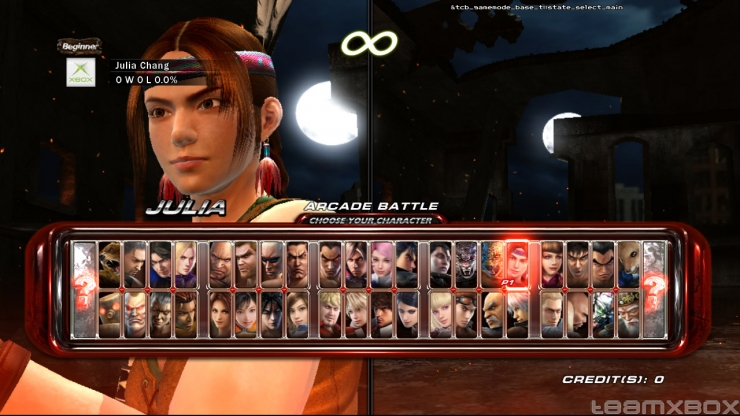Confirm highlighted Julia portrait marked P1
The height and width of the screenshot is (416, 740).
pos(517,264)
